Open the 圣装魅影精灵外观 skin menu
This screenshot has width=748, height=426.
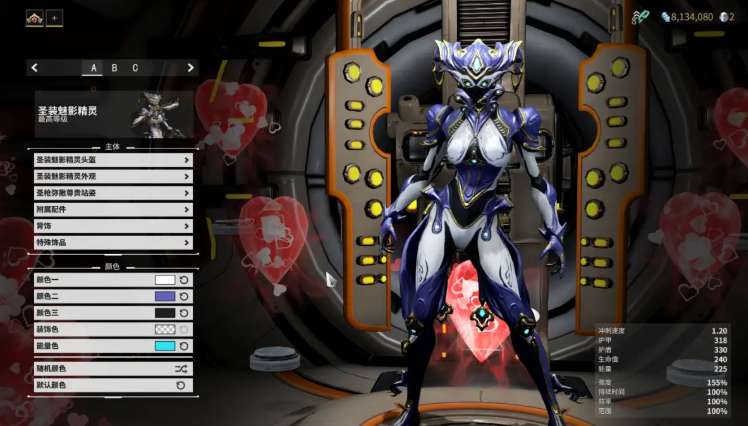[x=112, y=176]
